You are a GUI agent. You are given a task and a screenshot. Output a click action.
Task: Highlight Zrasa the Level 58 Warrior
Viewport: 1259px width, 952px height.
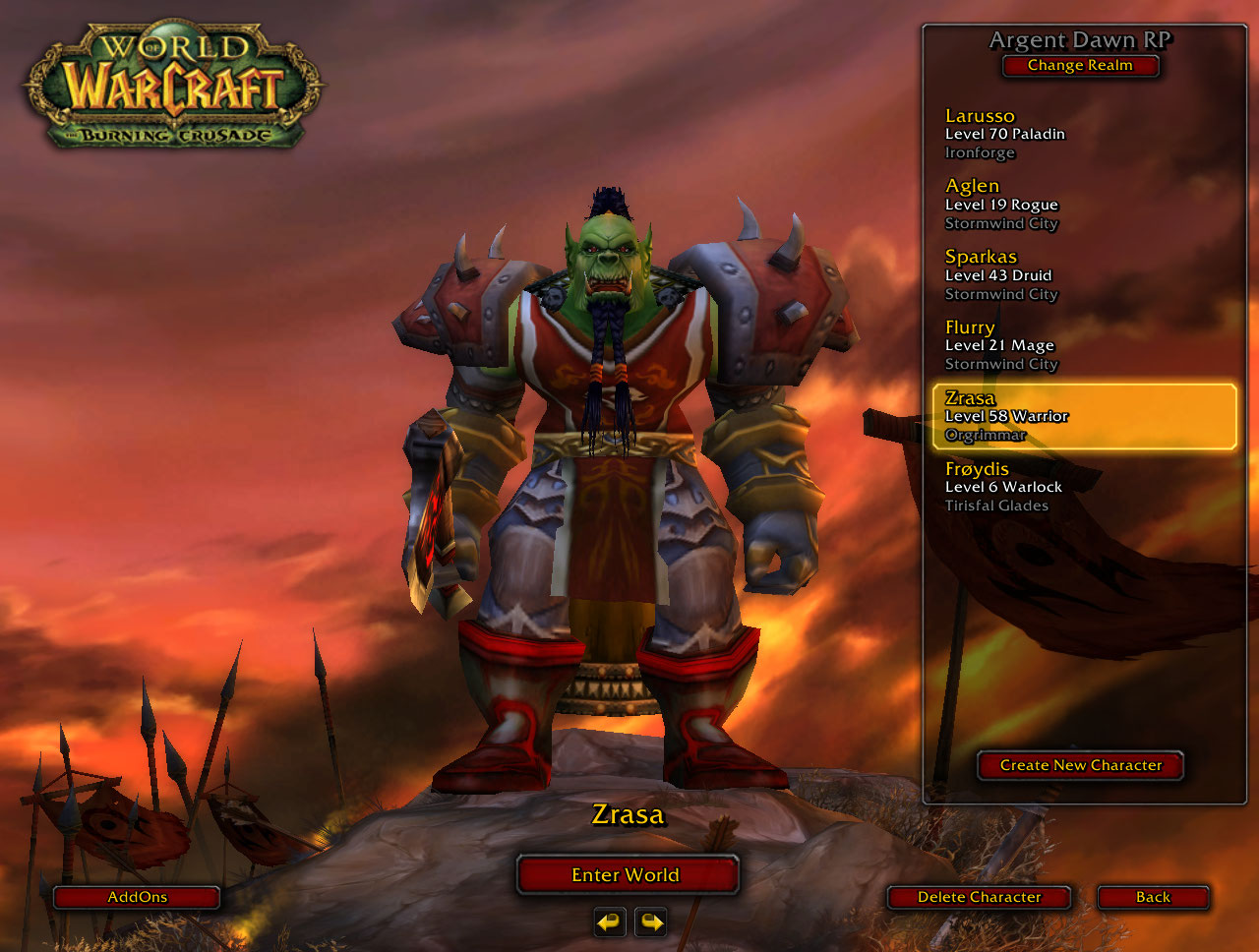pos(1084,416)
